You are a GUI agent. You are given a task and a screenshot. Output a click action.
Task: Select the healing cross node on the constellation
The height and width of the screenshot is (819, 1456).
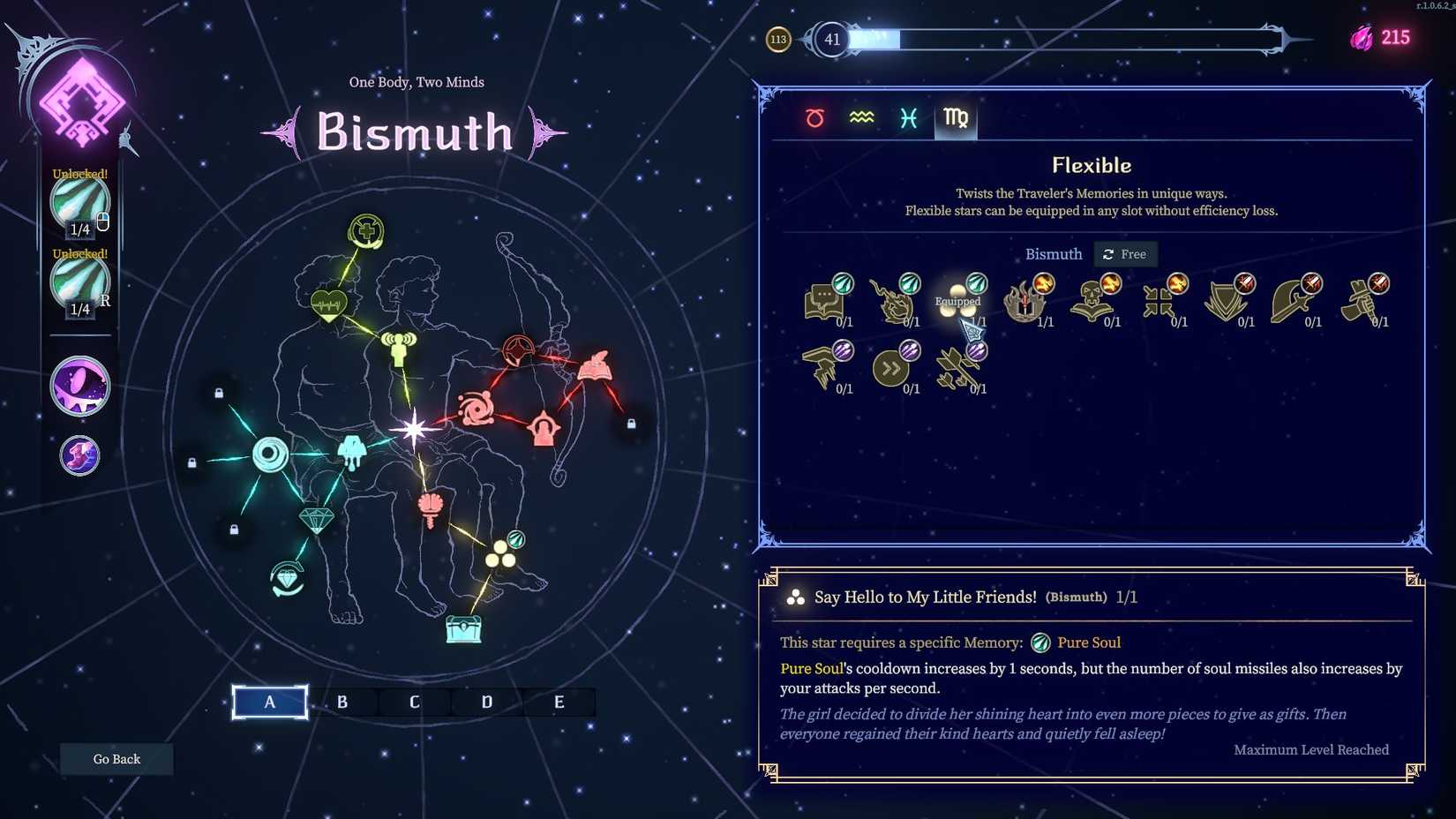click(364, 230)
